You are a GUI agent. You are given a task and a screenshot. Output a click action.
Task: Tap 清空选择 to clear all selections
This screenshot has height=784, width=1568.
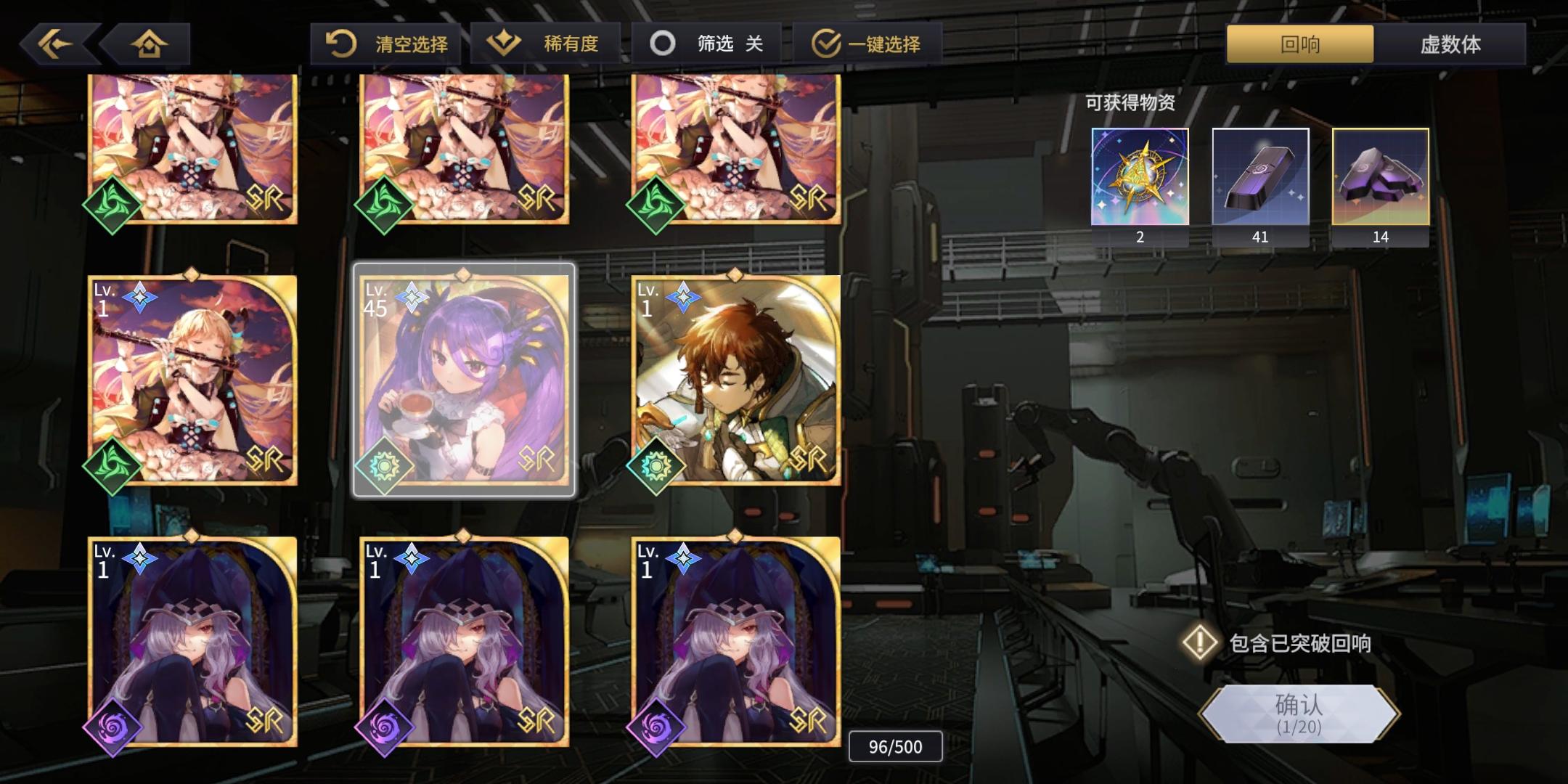point(385,42)
